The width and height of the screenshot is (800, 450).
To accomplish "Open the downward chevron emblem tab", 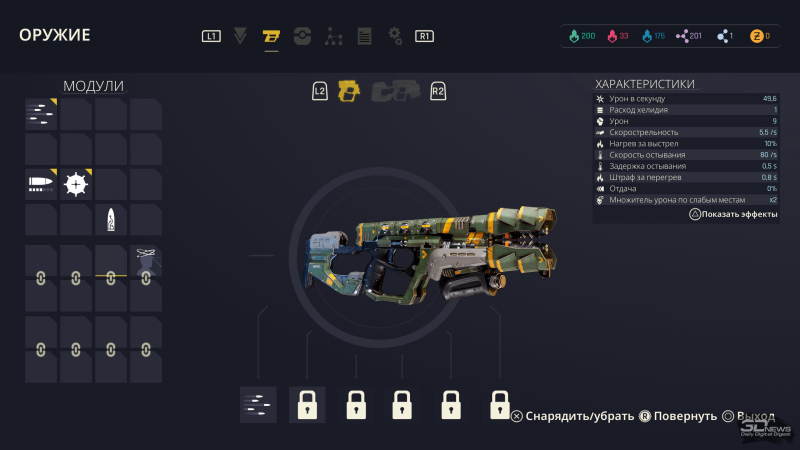I will [x=240, y=37].
